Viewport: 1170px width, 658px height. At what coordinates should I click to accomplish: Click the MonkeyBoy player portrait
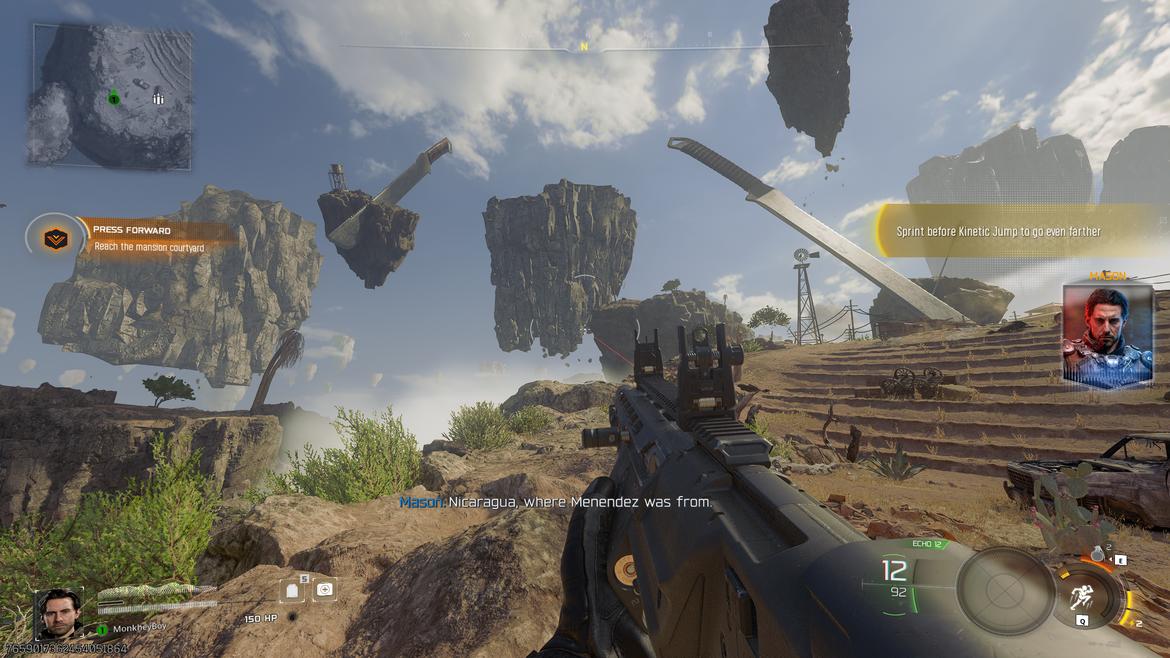pos(59,613)
